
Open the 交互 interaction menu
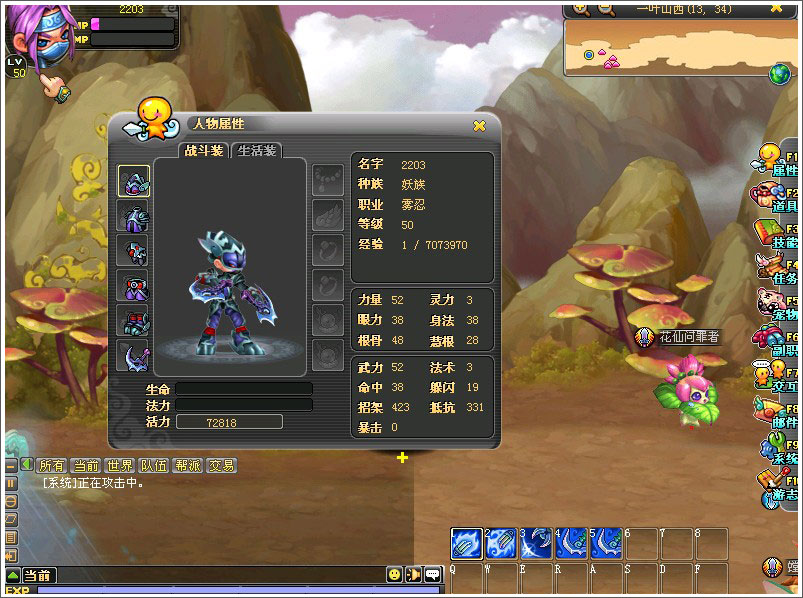coord(774,377)
